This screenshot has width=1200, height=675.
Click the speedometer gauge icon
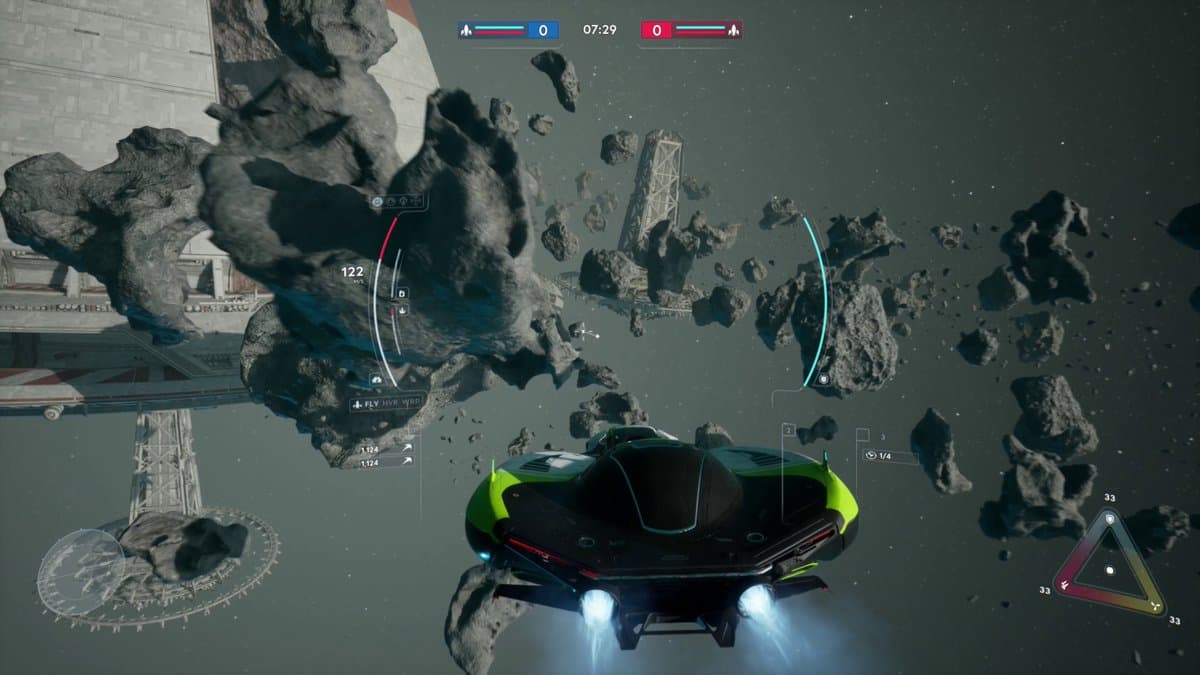[376, 381]
